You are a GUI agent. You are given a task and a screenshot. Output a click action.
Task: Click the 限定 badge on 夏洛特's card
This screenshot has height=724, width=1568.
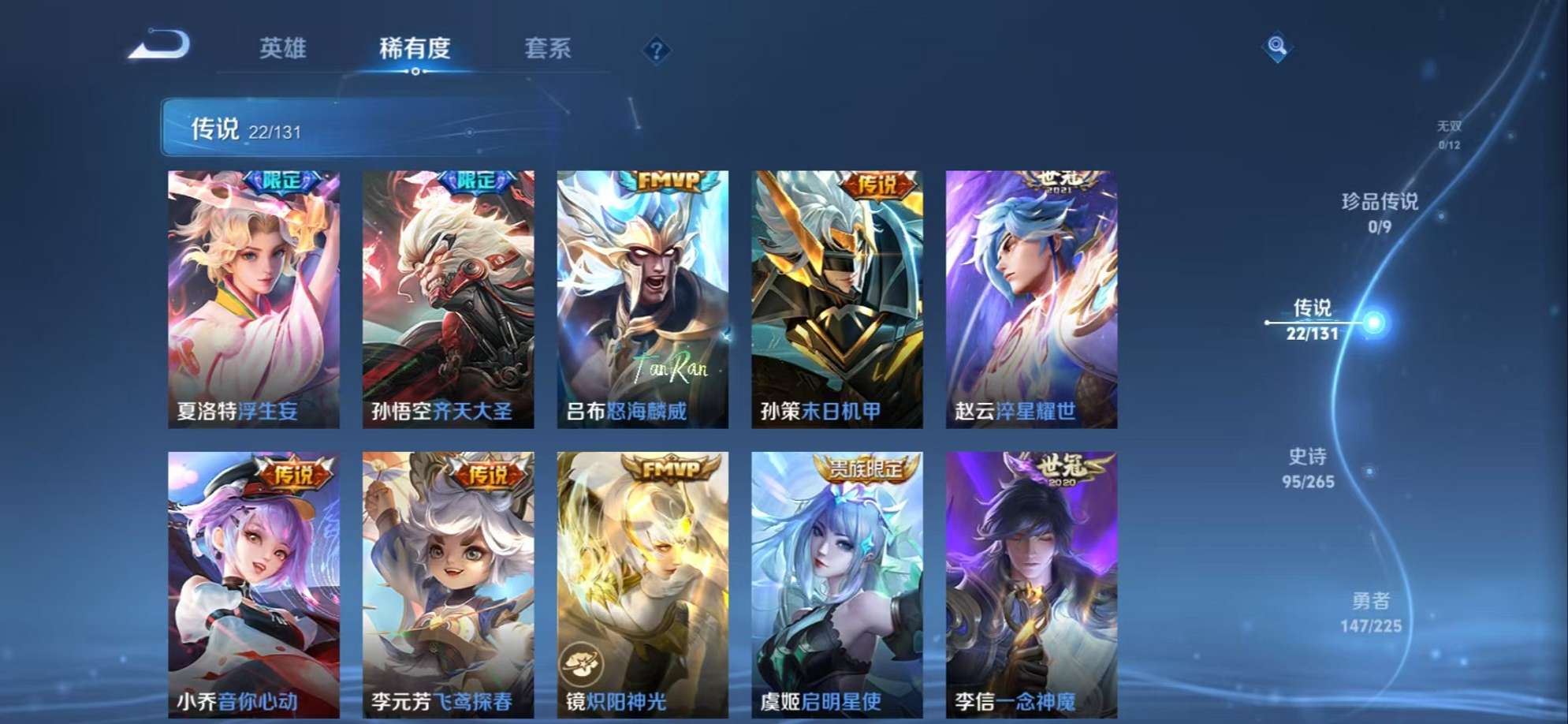pyautogui.click(x=283, y=181)
